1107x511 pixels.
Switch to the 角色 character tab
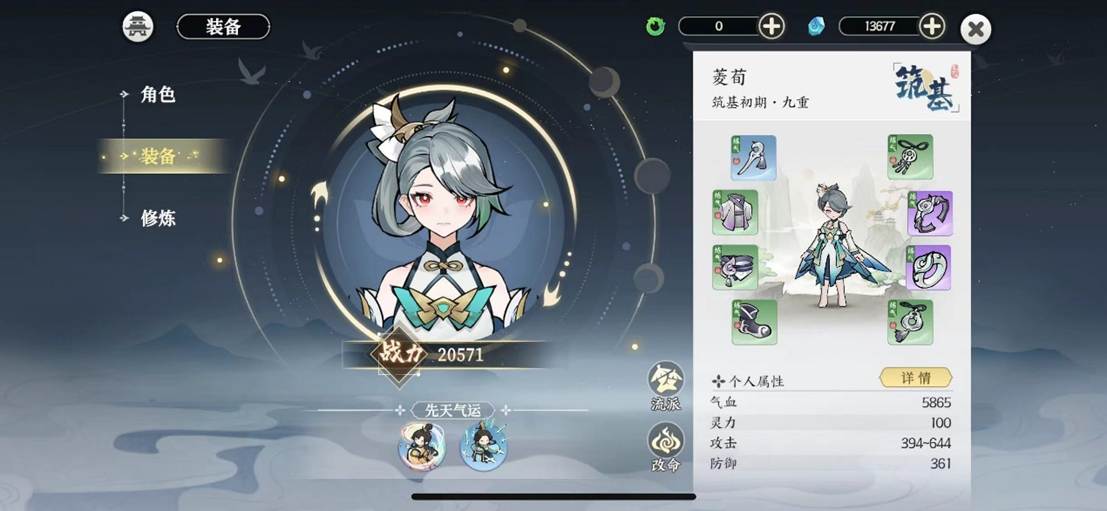(x=157, y=95)
